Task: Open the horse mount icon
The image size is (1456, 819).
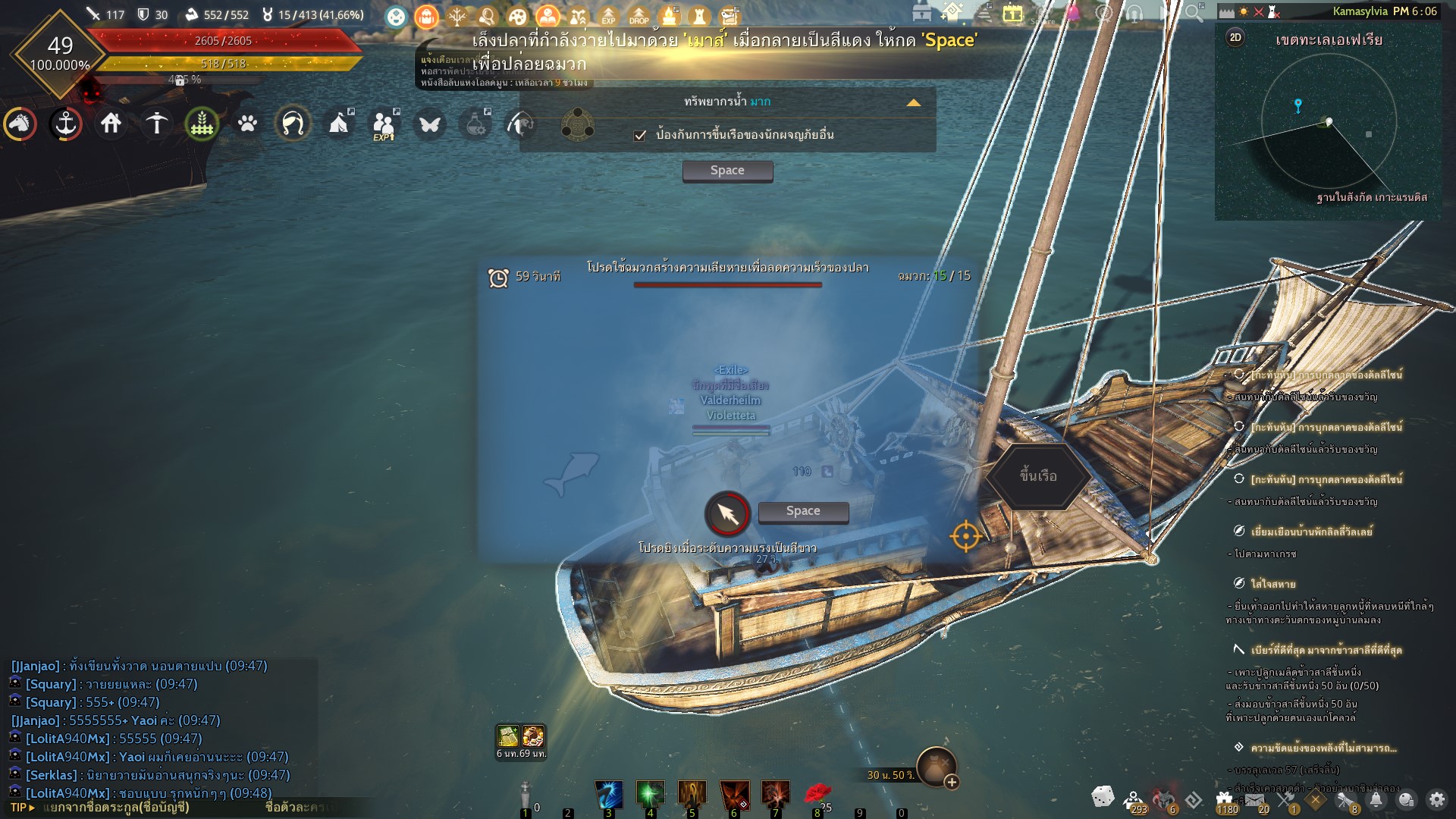Action: [20, 123]
